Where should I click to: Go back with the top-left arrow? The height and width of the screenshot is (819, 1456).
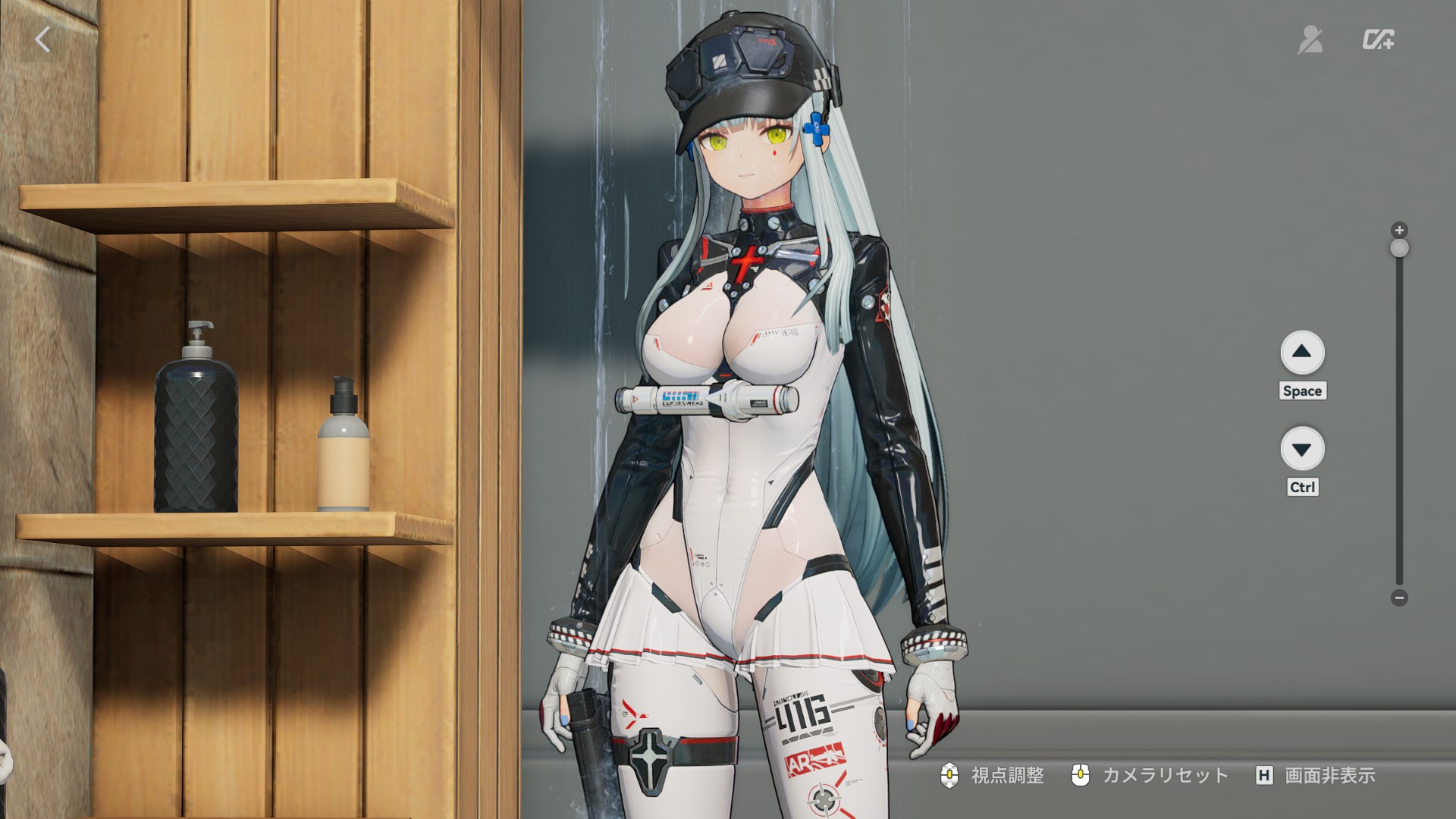tap(42, 39)
